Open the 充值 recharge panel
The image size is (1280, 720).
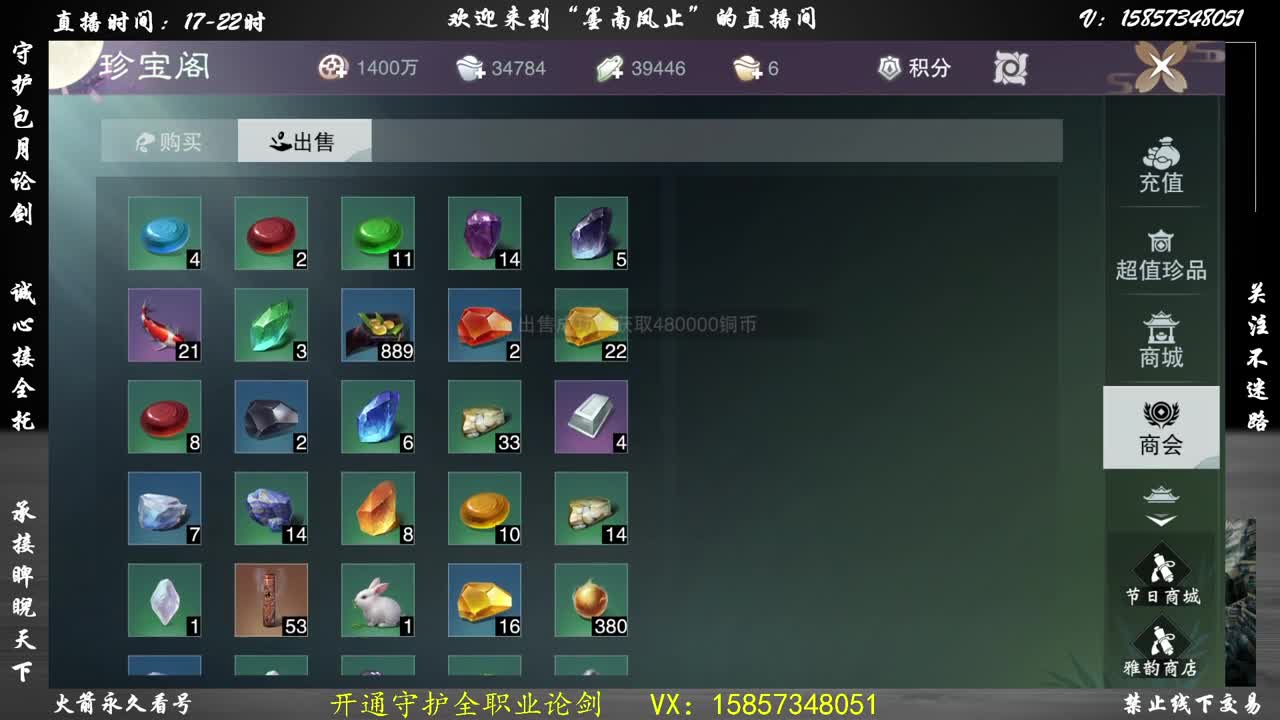coord(1160,165)
